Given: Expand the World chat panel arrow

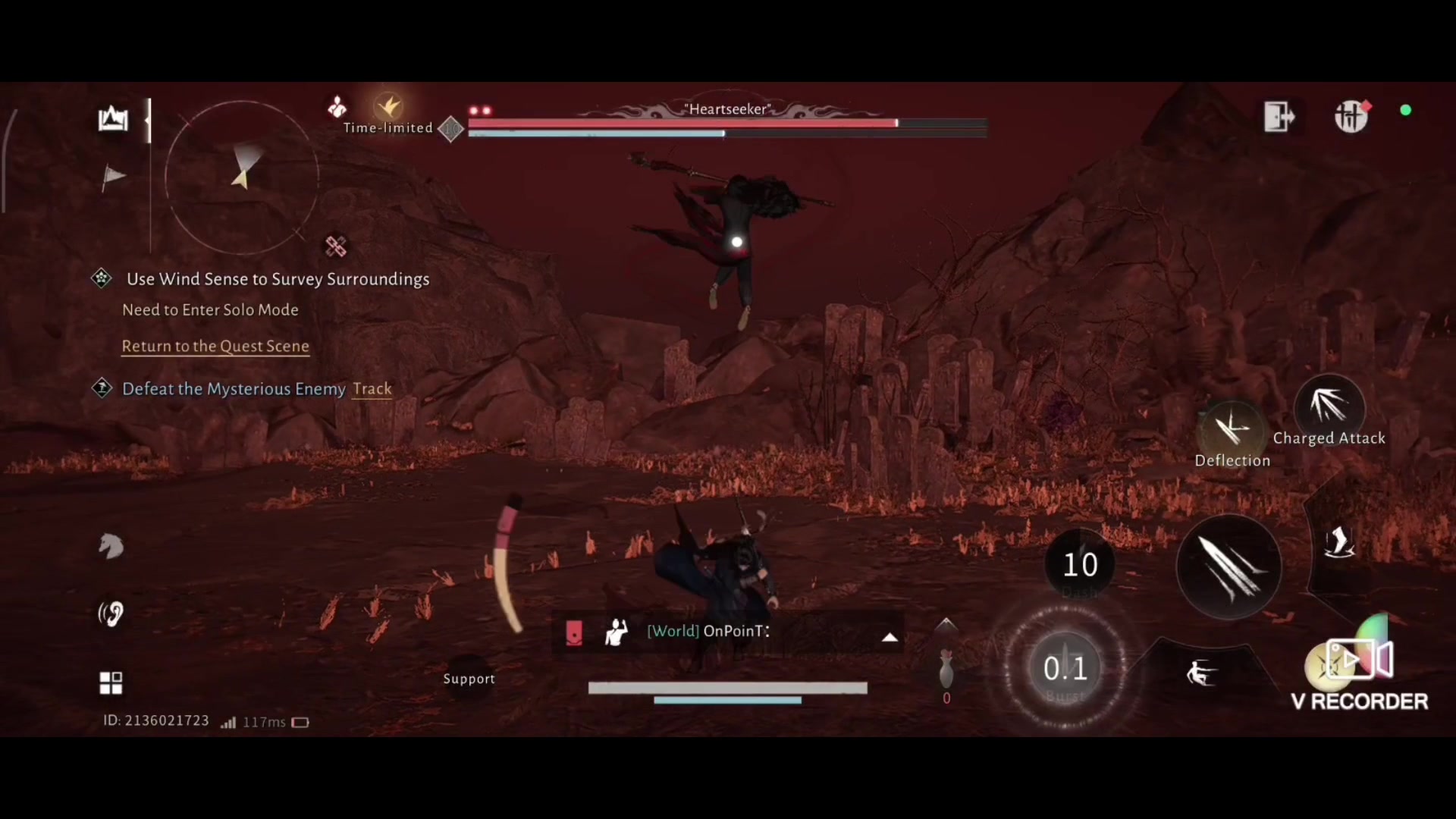Looking at the screenshot, I should (x=890, y=637).
